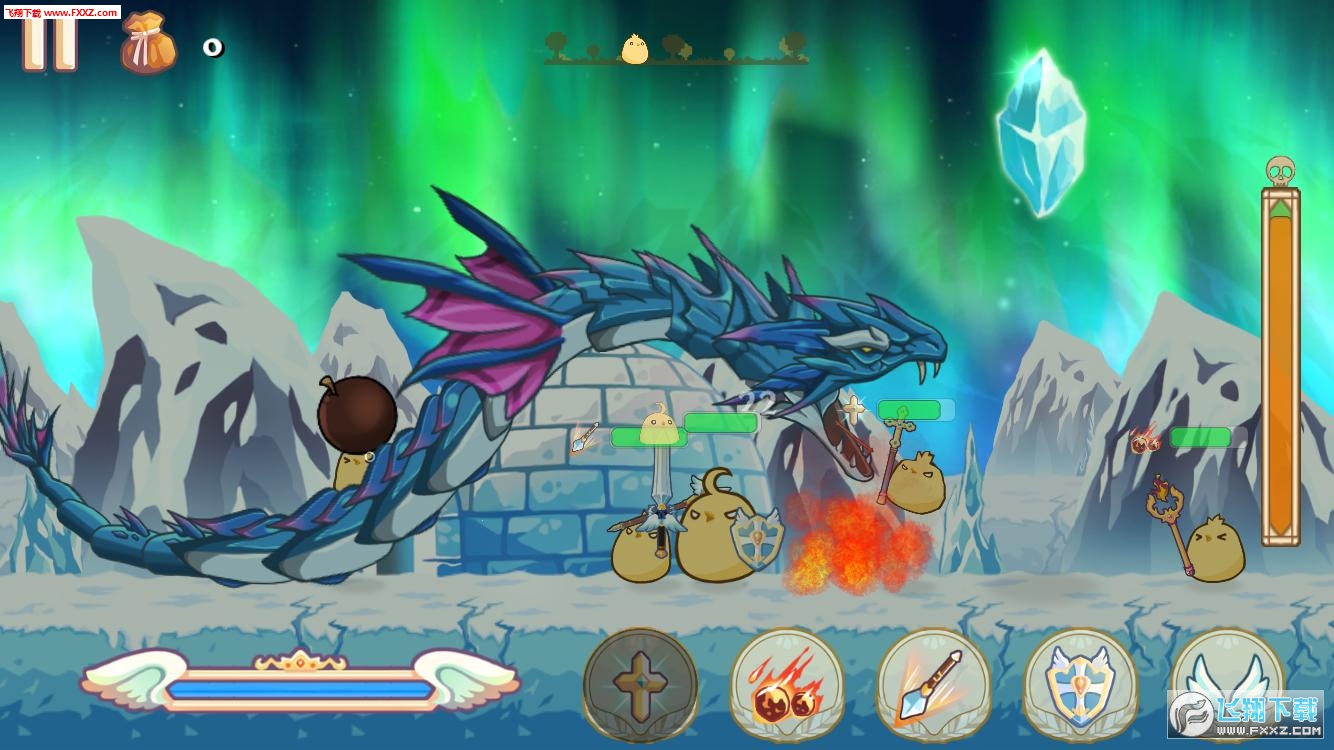This screenshot has height=750, width=1334.
Task: Activate the golden cross heal skill
Action: [640, 685]
